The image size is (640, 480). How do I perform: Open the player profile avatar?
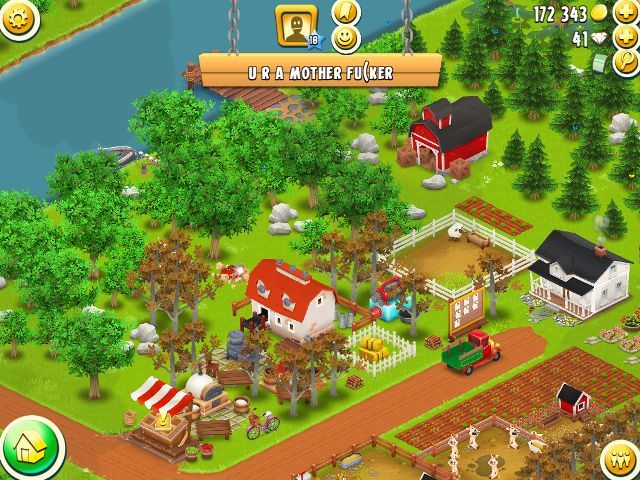pos(296,25)
